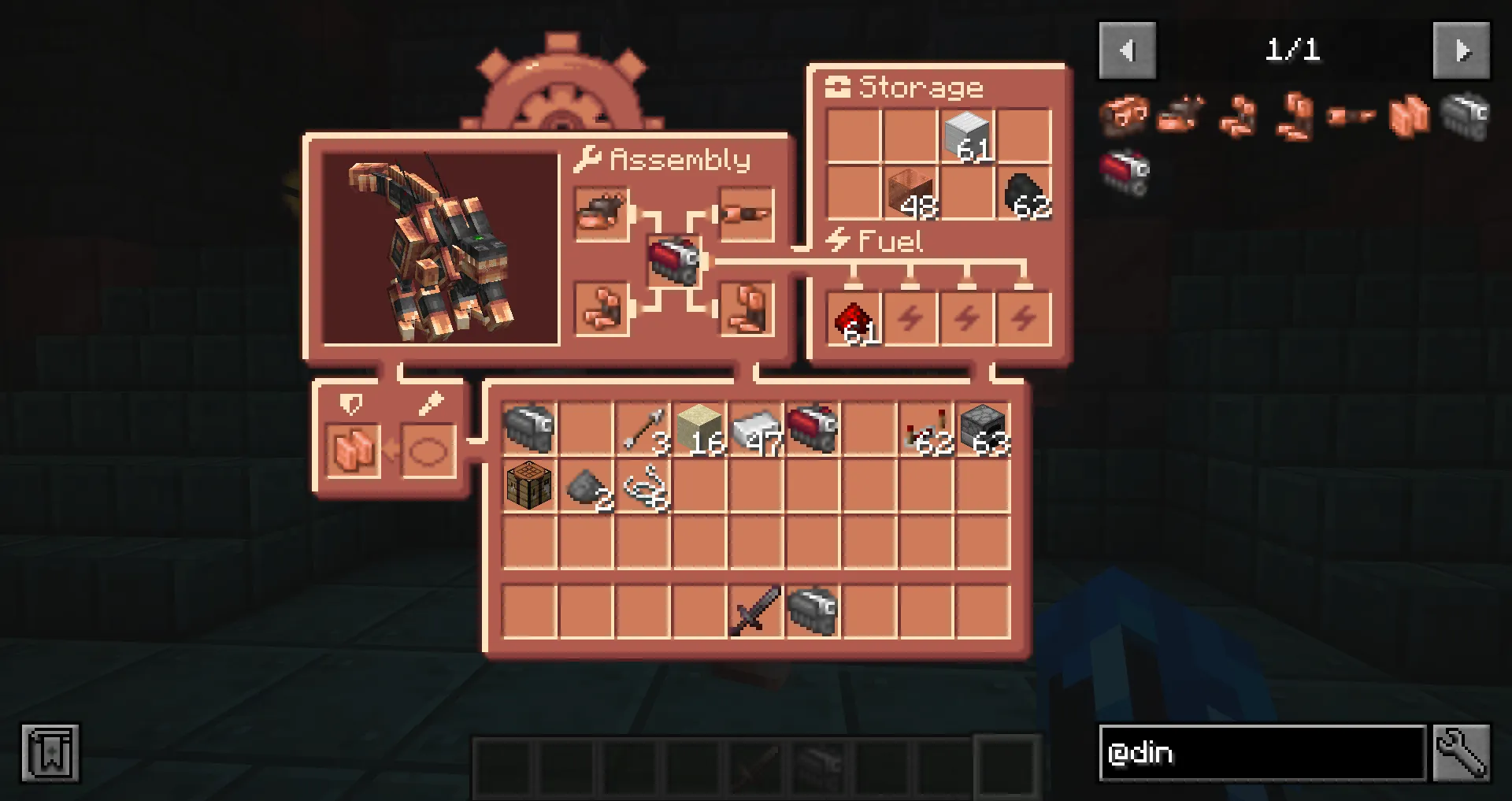
Task: Click the bookmark icon in the bottom-left corner
Action: [51, 752]
